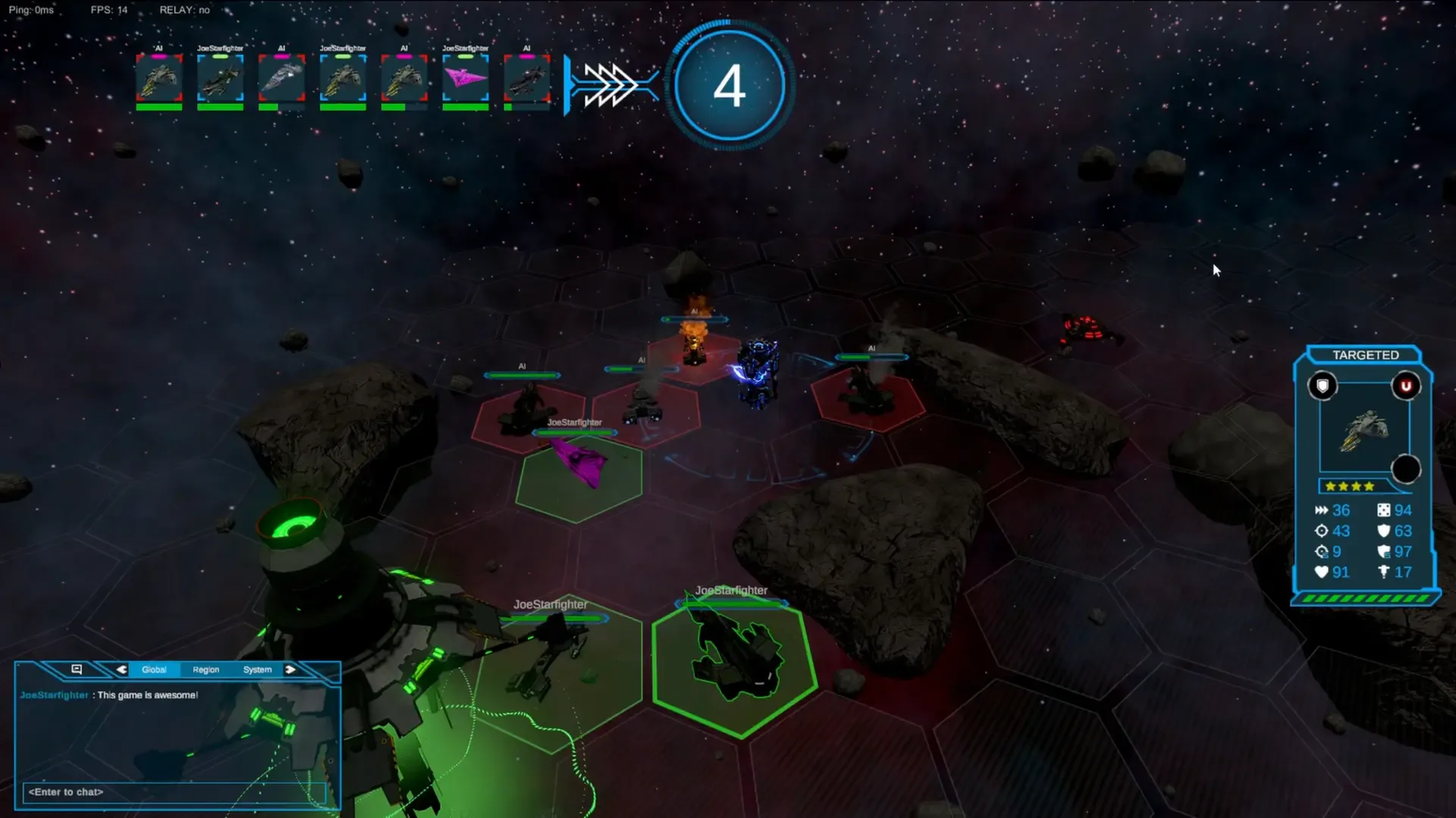1456x818 pixels.
Task: Select the silver ship turn-order portrait
Action: coord(281,79)
